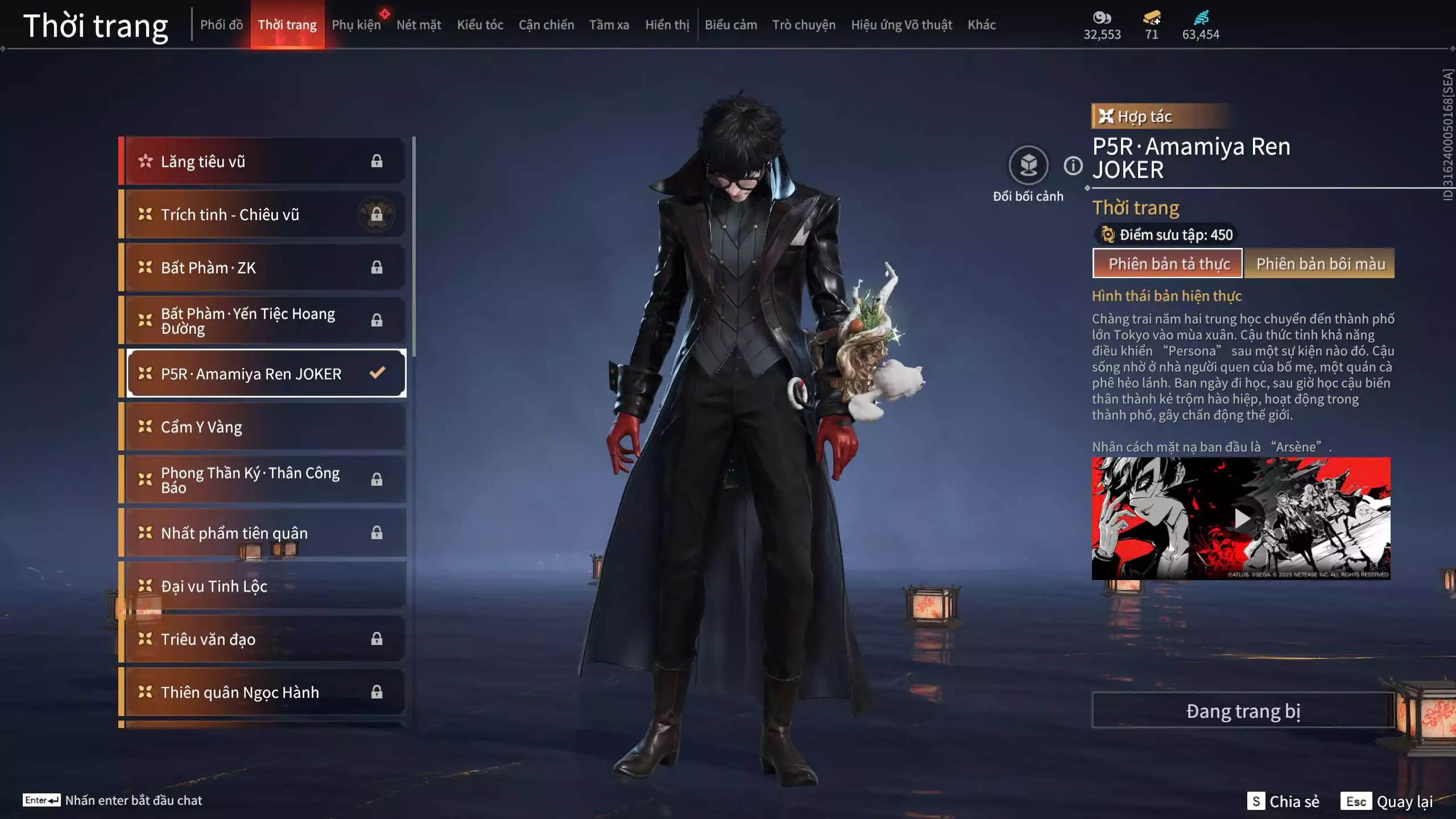
Task: Select the Nét mặt tab
Action: 419,25
